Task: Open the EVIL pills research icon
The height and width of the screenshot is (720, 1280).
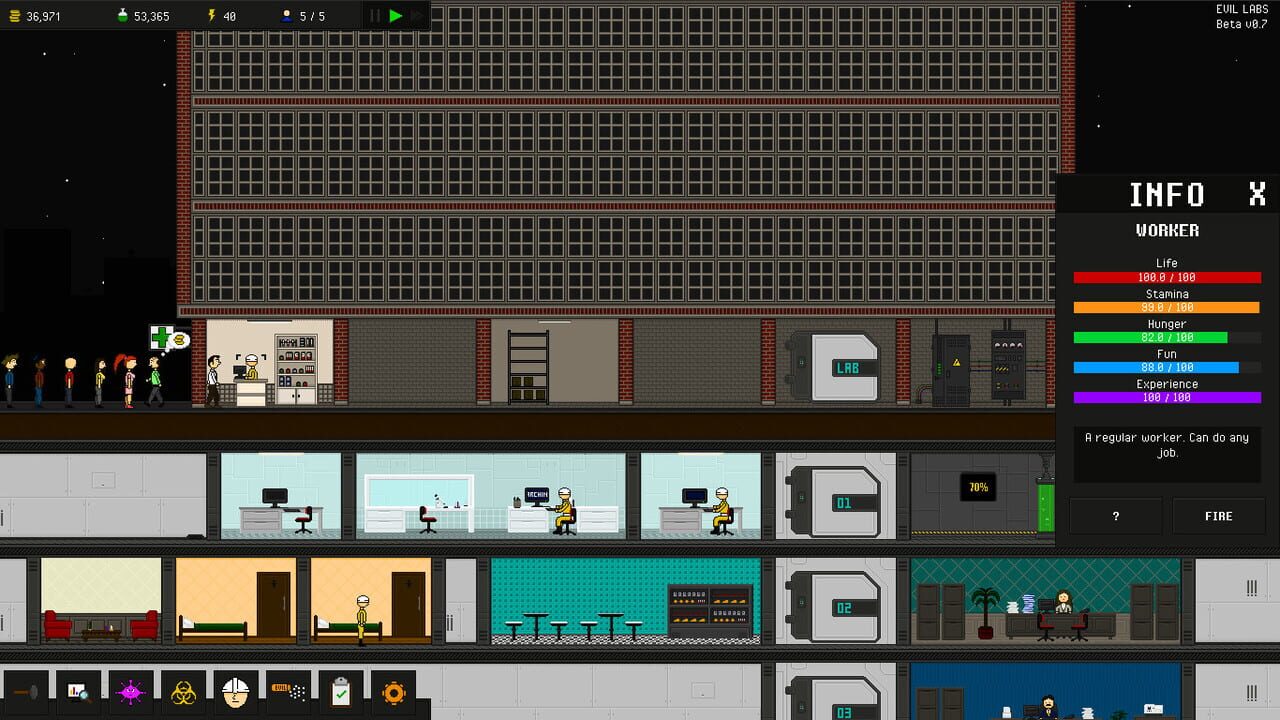Action: pos(287,692)
